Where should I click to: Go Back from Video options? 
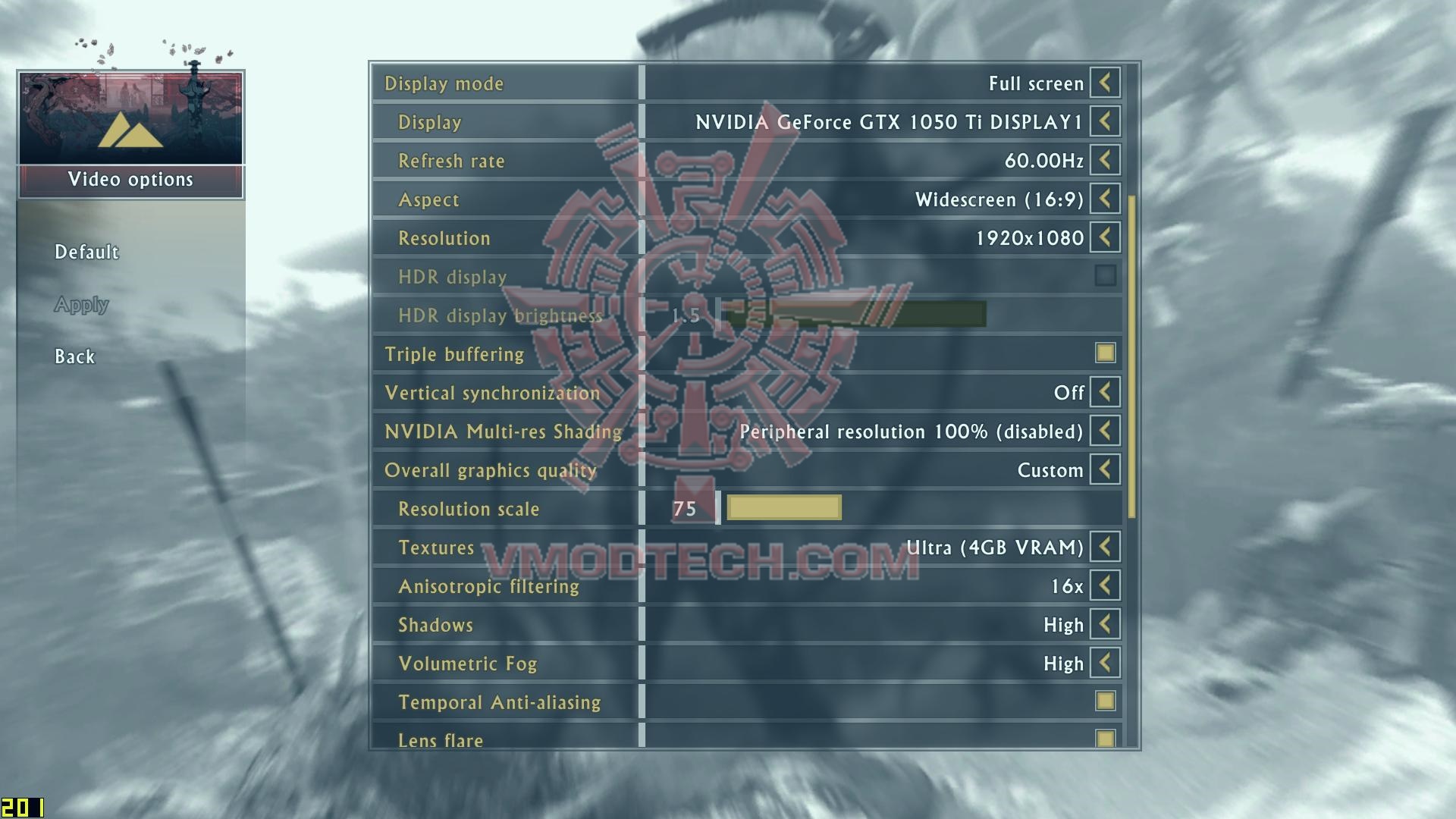74,356
